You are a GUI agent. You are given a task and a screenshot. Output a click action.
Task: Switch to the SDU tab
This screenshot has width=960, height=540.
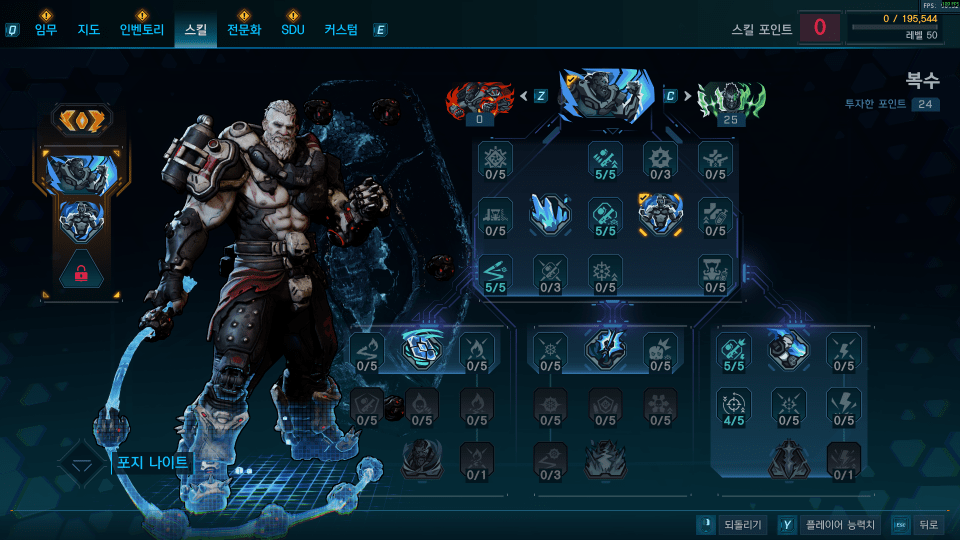292,30
